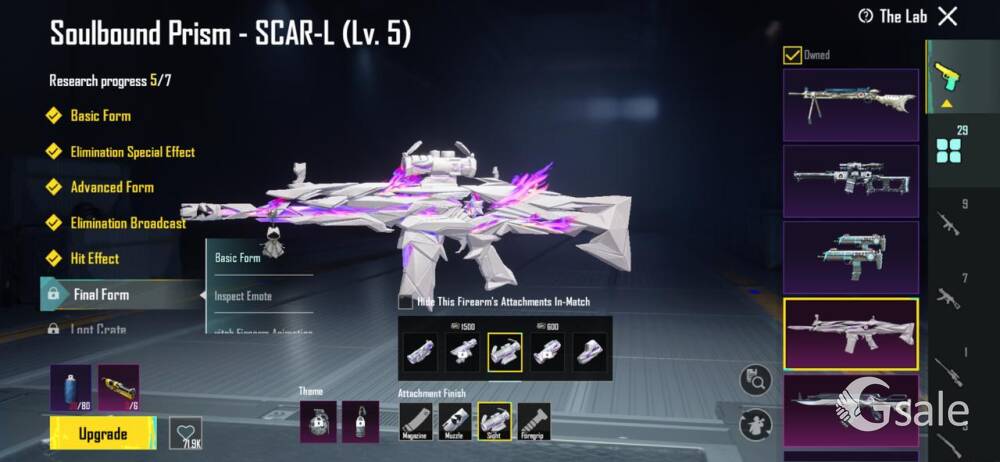Select the Magazine attachment finish

click(416, 421)
